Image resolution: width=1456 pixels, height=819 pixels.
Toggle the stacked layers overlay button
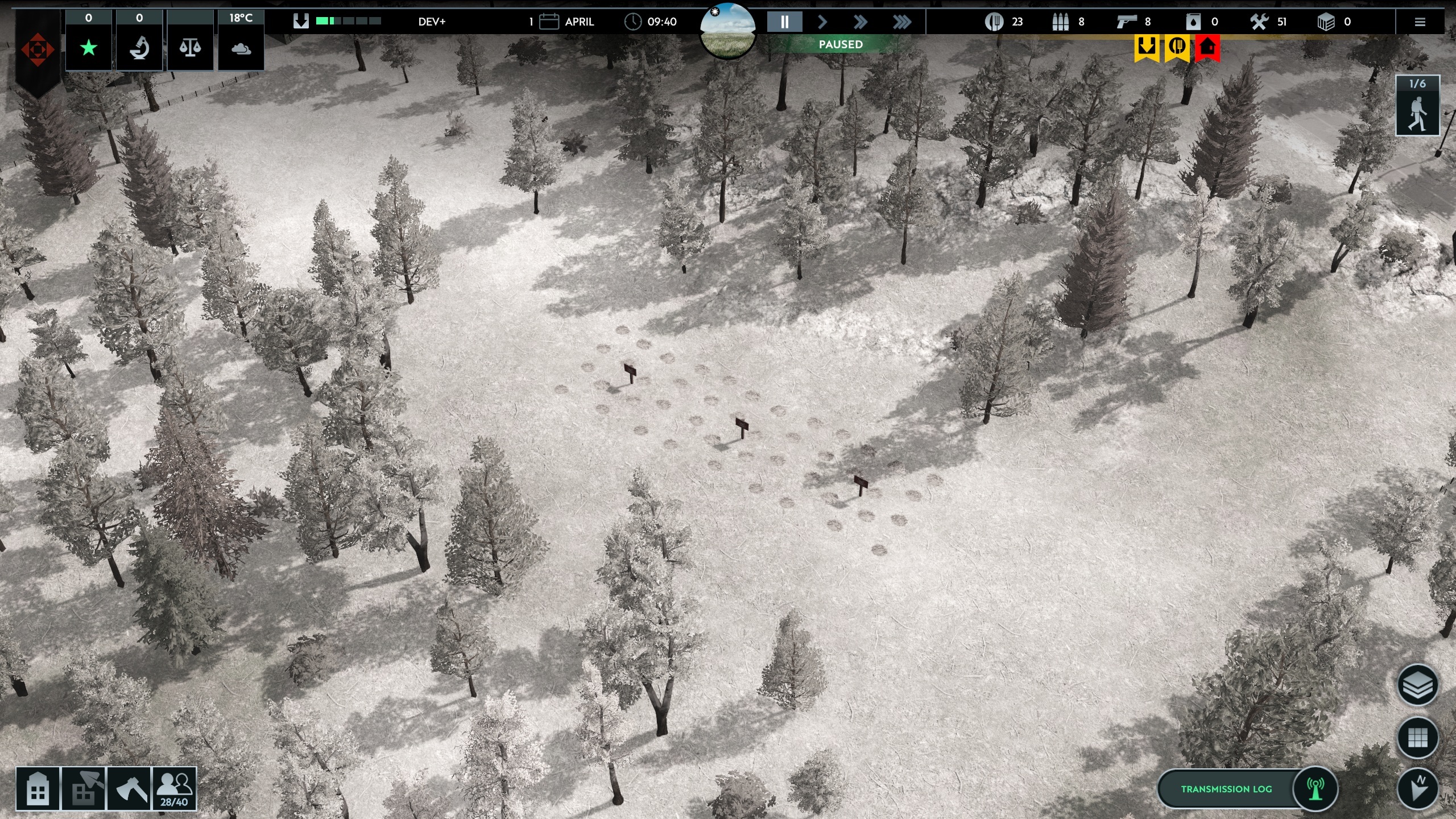click(1418, 685)
